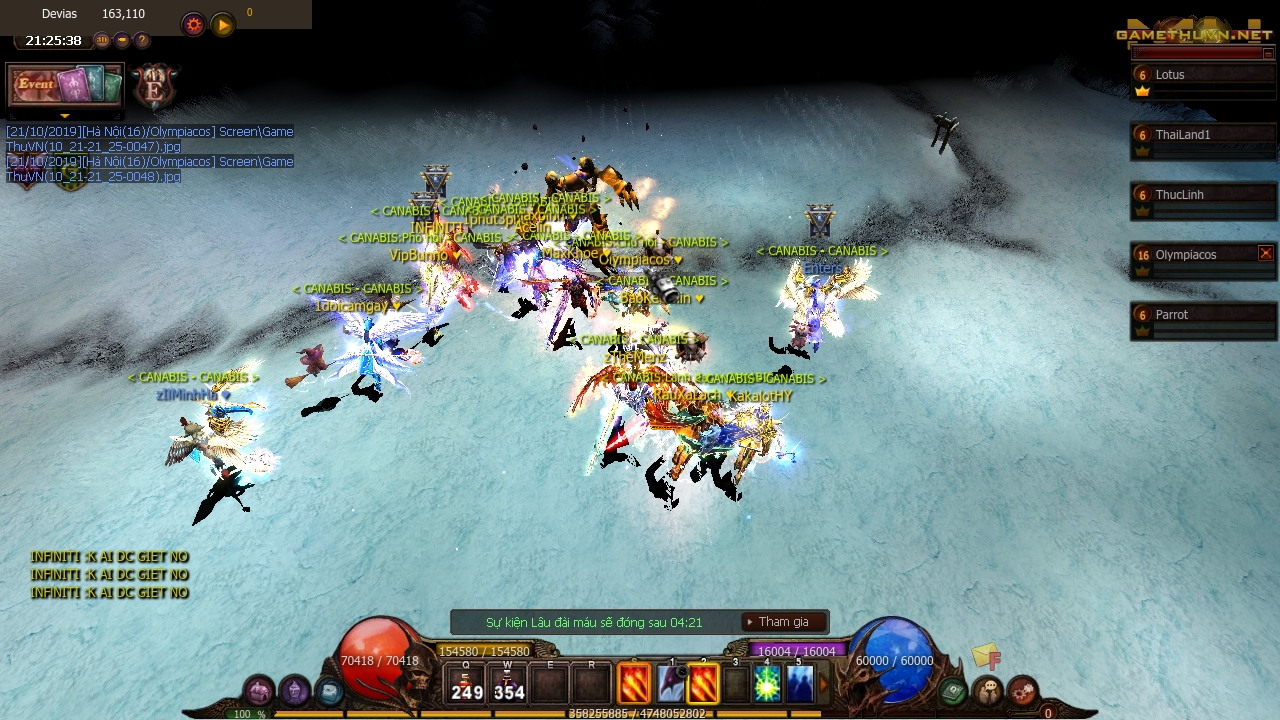
Task: Click the chat bubble icon right of the mana orb
Action: pyautogui.click(x=986, y=688)
